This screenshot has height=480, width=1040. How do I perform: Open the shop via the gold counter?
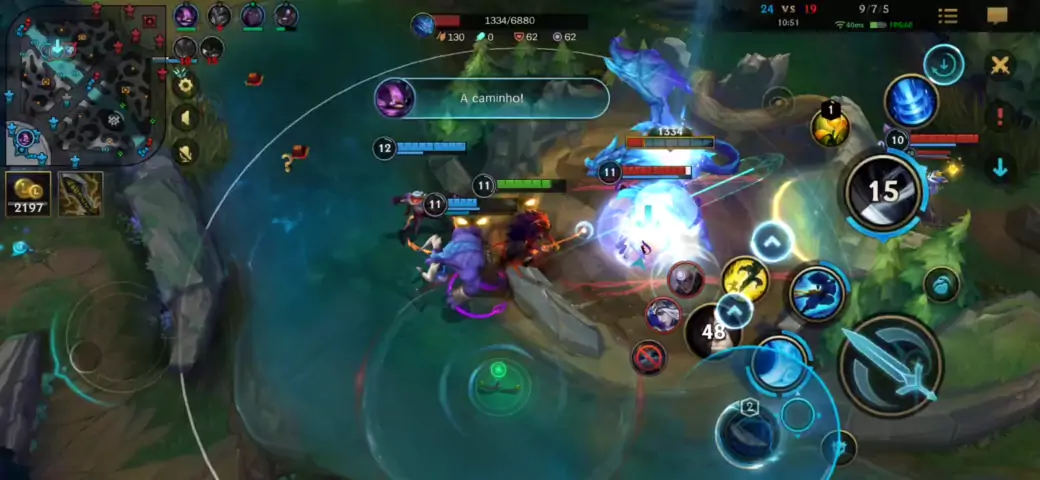pos(28,194)
